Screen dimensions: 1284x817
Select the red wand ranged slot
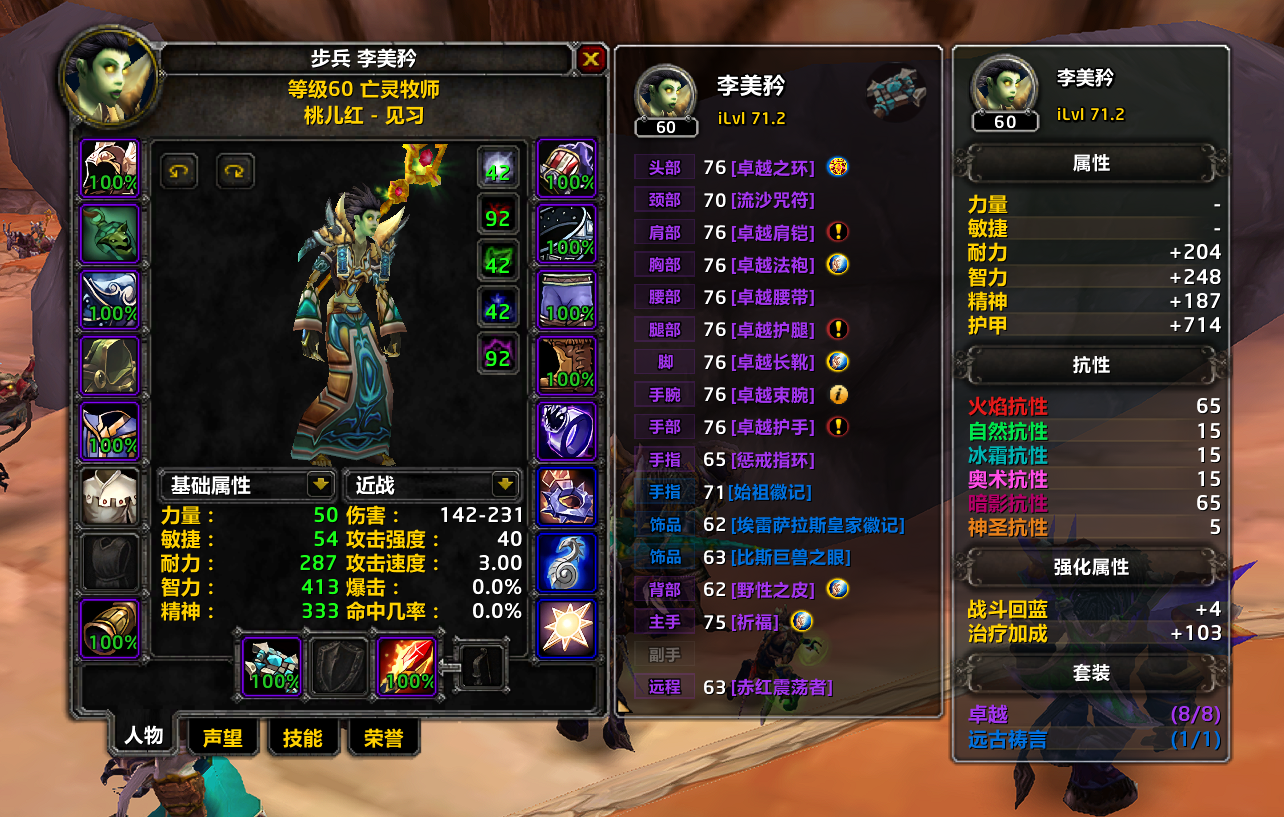[x=407, y=667]
